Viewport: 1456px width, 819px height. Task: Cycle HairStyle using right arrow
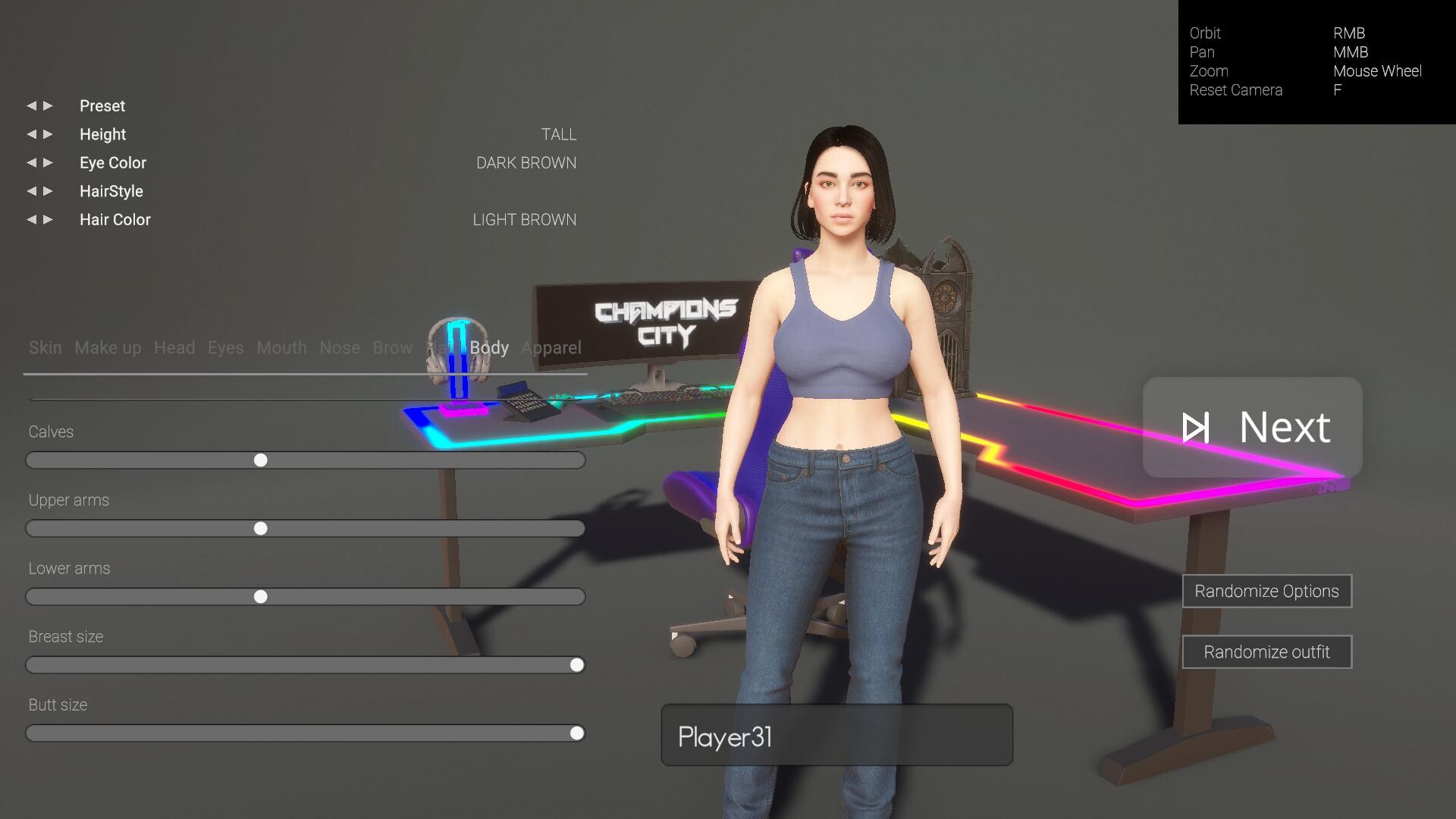(x=48, y=191)
